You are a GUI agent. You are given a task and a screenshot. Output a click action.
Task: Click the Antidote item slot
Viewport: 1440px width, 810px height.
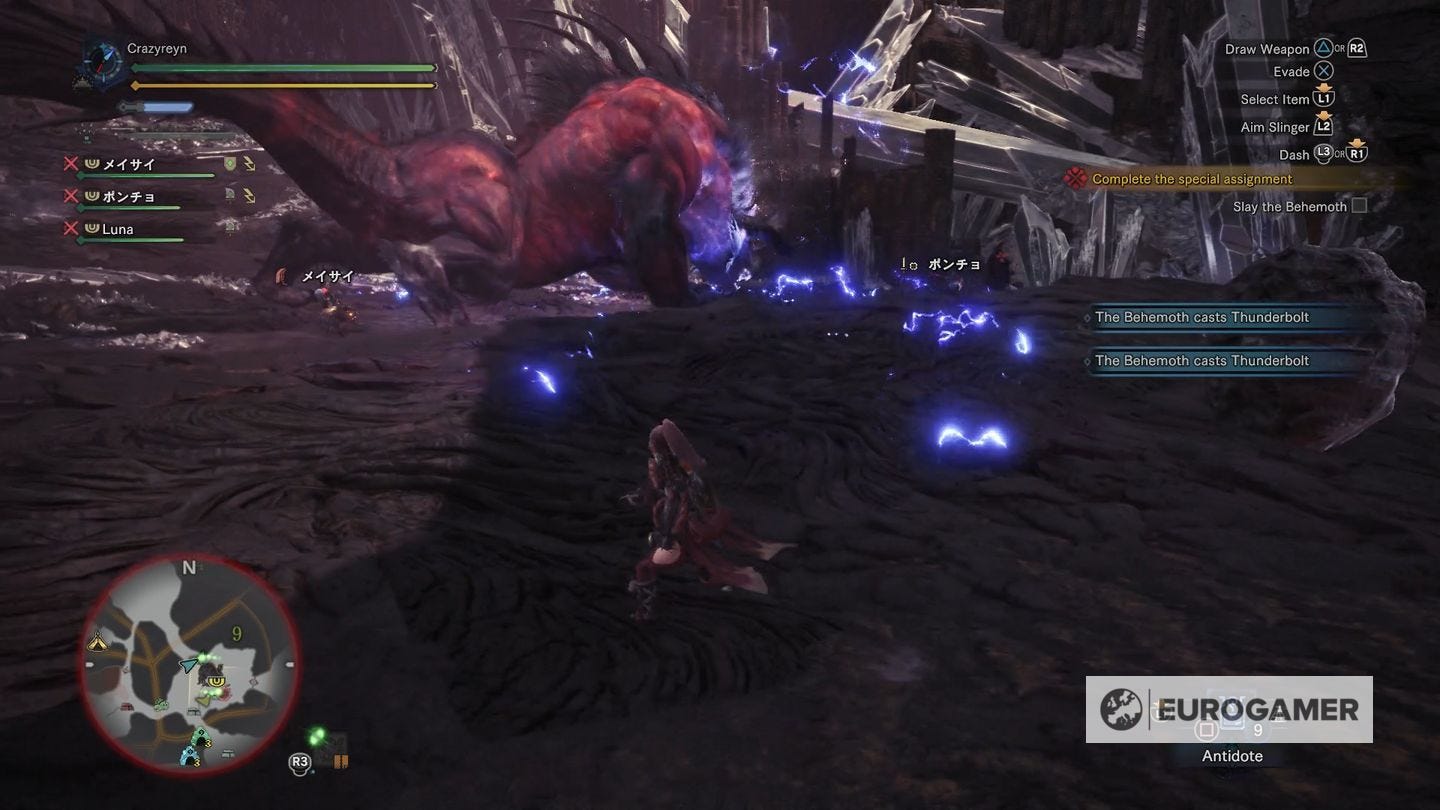[1231, 730]
